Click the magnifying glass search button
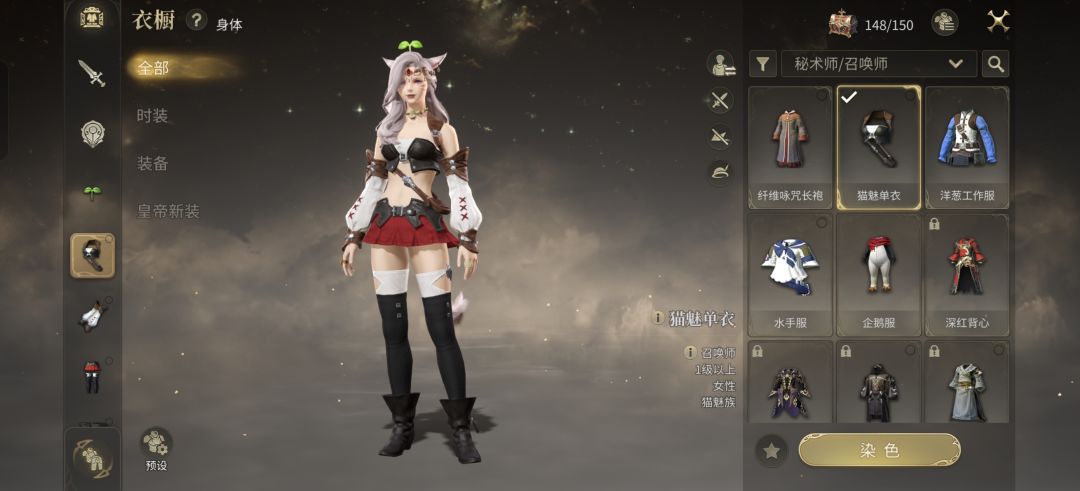This screenshot has height=491, width=1080. (x=995, y=64)
